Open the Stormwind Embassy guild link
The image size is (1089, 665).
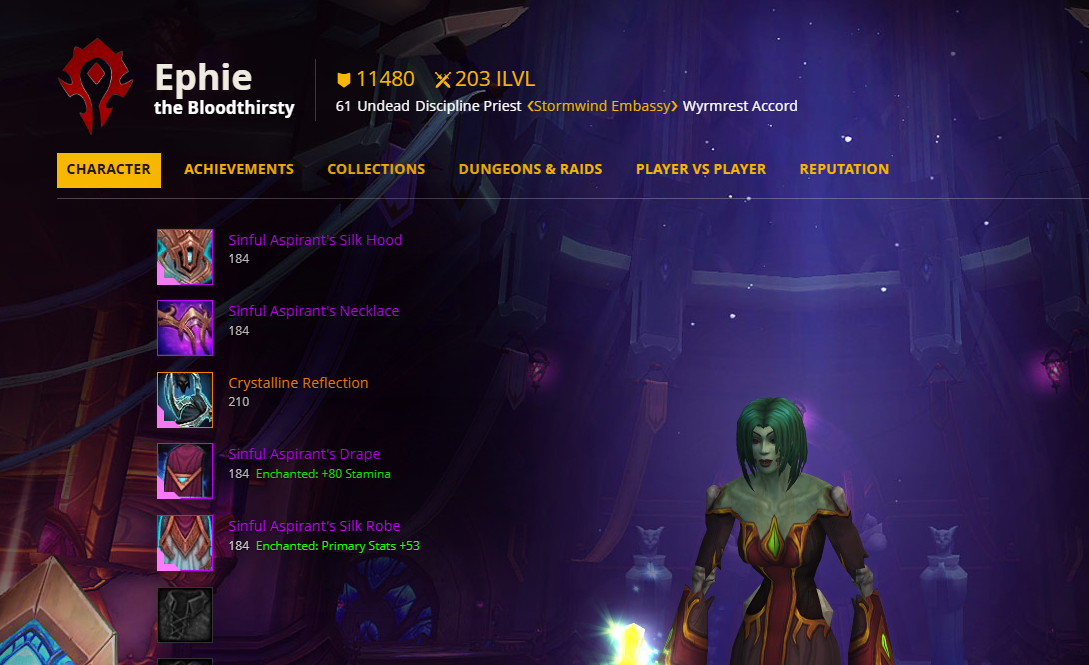pyautogui.click(x=602, y=106)
